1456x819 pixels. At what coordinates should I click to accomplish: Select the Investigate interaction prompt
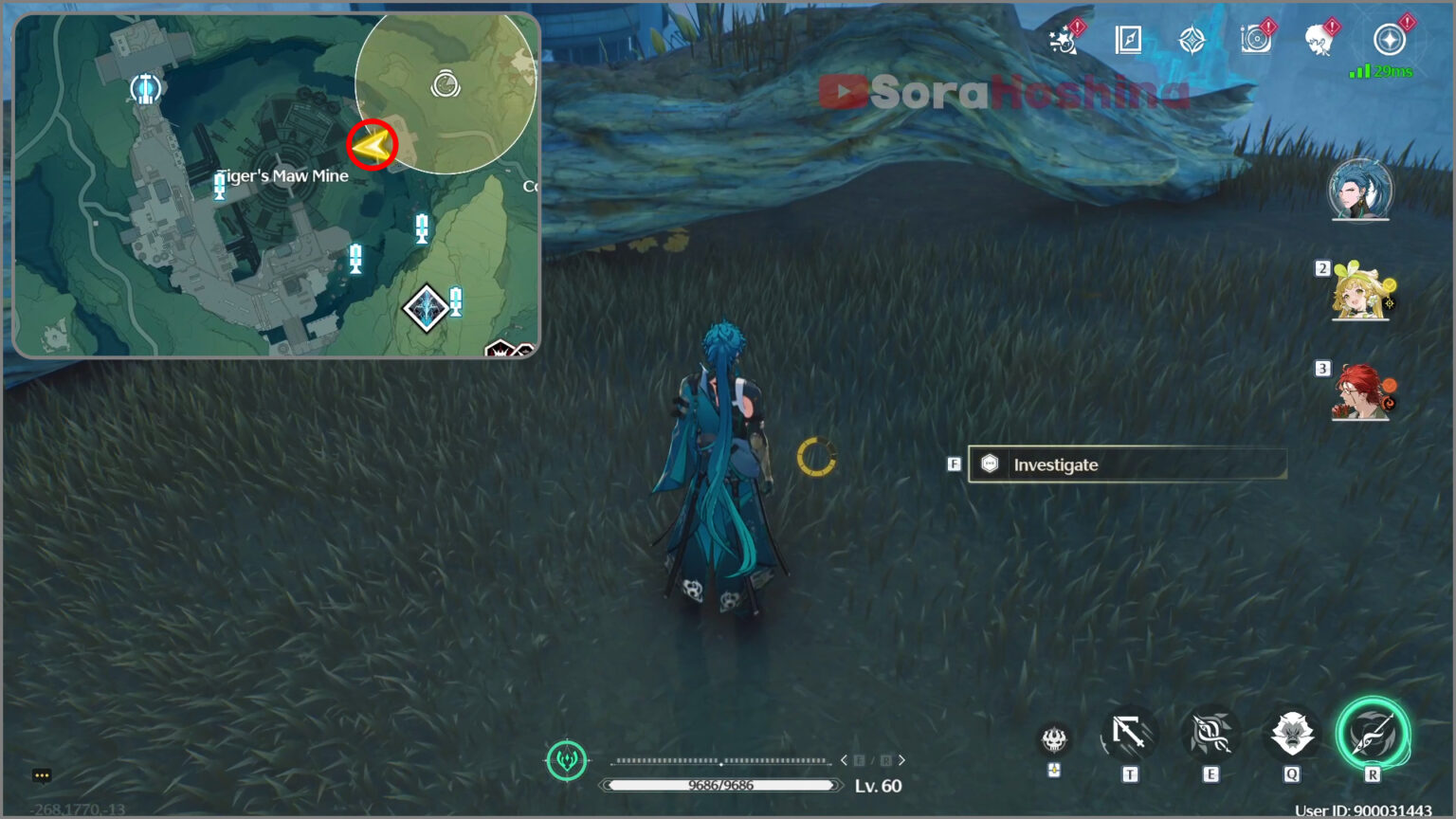coord(1126,464)
